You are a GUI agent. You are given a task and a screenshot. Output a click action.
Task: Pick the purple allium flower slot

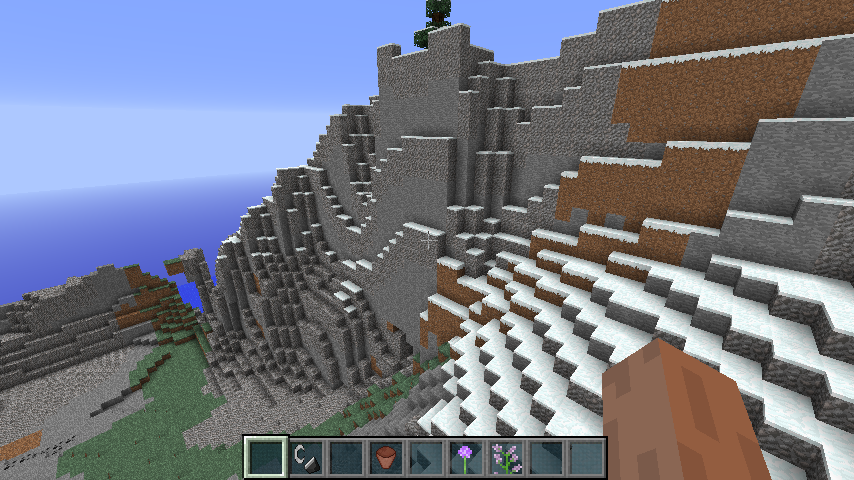[465, 458]
